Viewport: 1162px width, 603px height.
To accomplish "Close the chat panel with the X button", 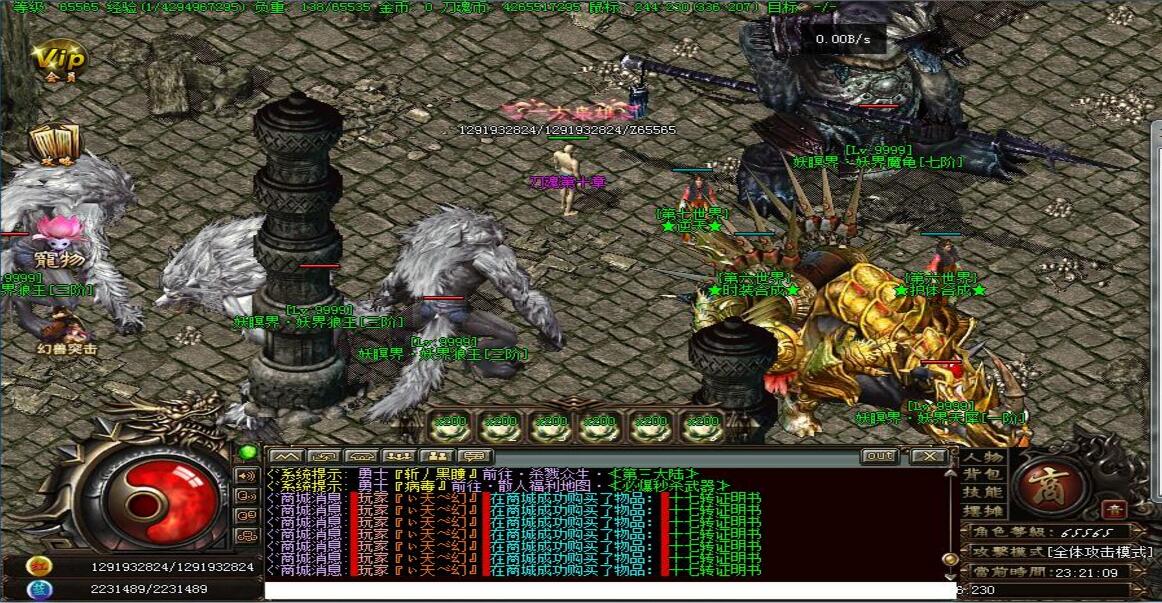I will [929, 456].
